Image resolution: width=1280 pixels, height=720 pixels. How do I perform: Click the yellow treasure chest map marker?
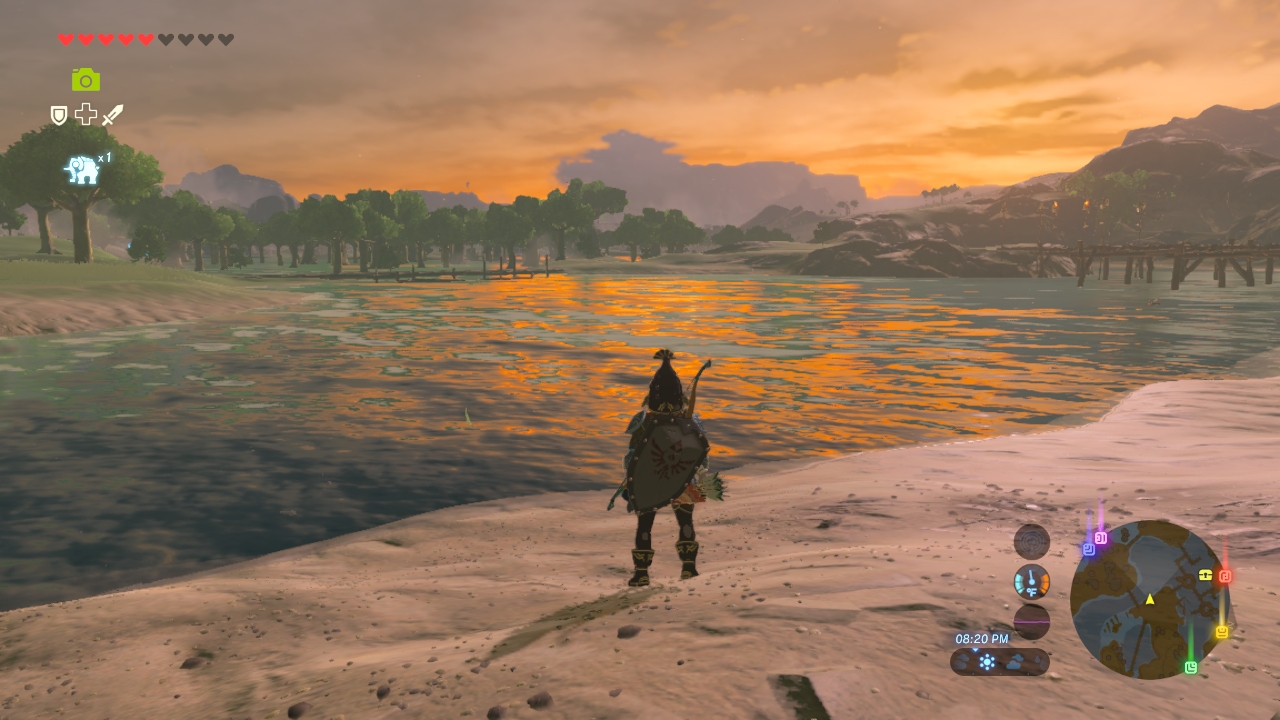pos(1206,575)
